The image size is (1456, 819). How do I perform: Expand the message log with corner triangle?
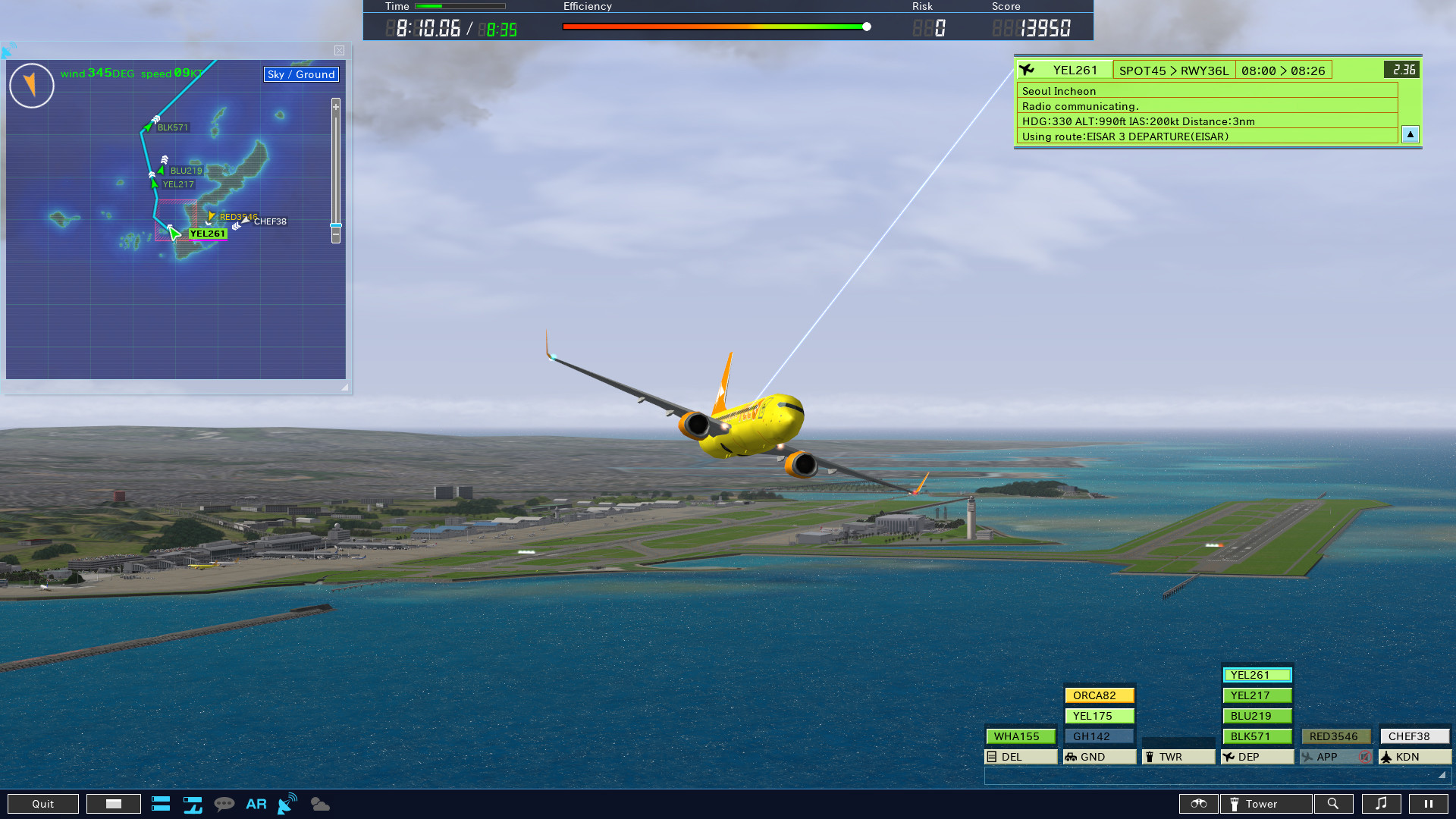tap(1440, 775)
